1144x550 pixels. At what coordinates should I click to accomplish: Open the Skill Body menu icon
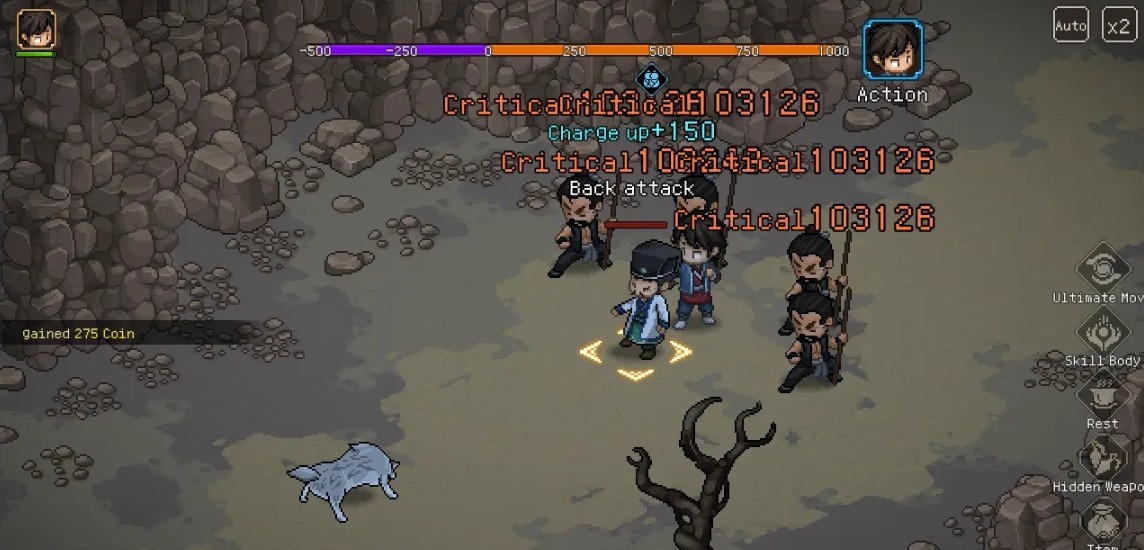click(1104, 331)
